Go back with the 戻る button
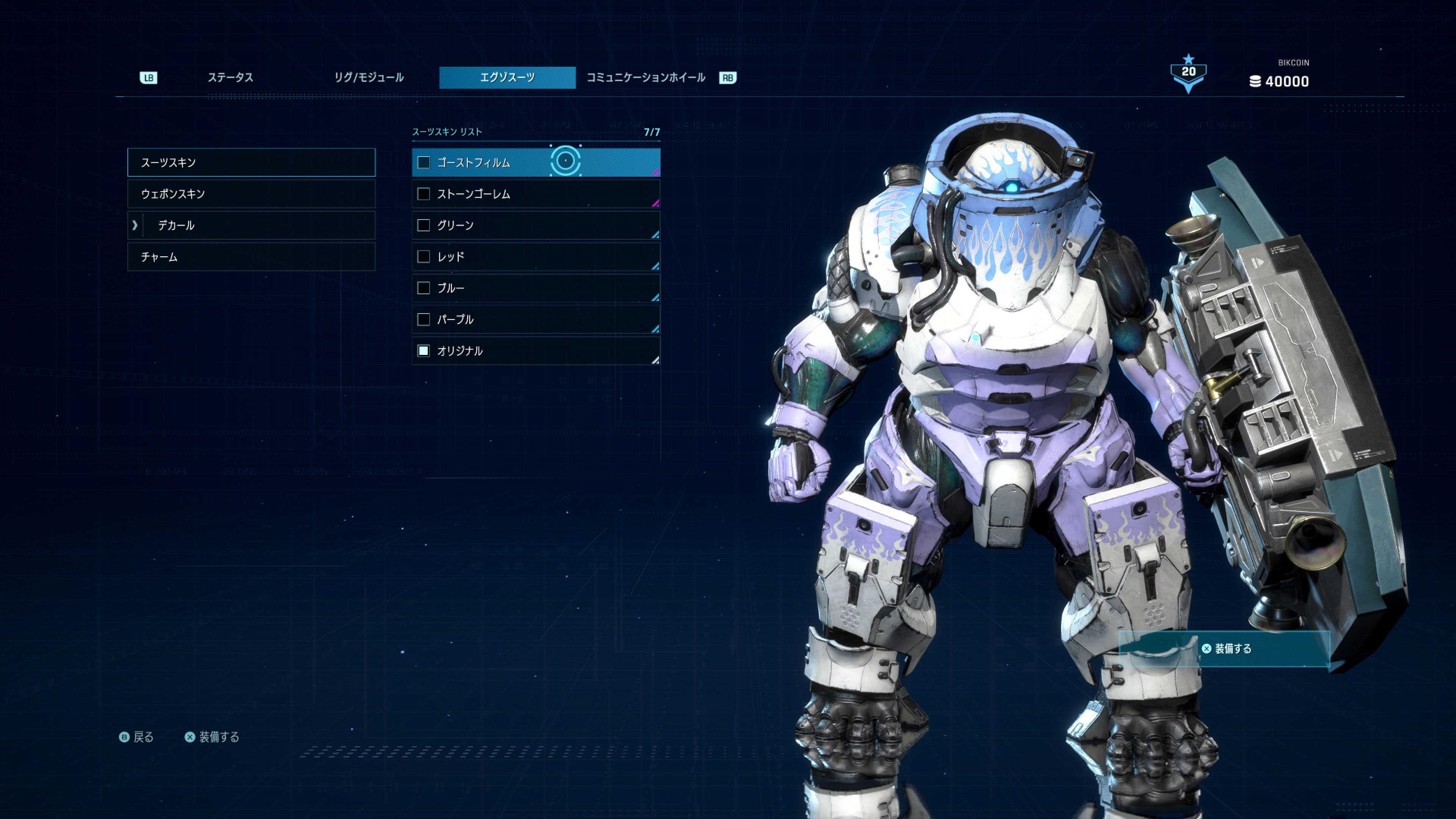Image resolution: width=1456 pixels, height=819 pixels. click(137, 737)
